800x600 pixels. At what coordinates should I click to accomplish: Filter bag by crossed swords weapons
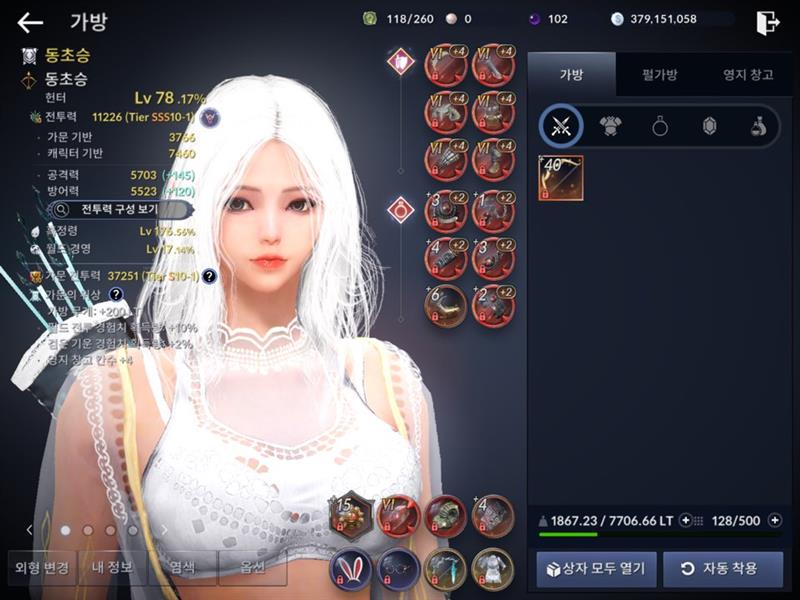561,126
